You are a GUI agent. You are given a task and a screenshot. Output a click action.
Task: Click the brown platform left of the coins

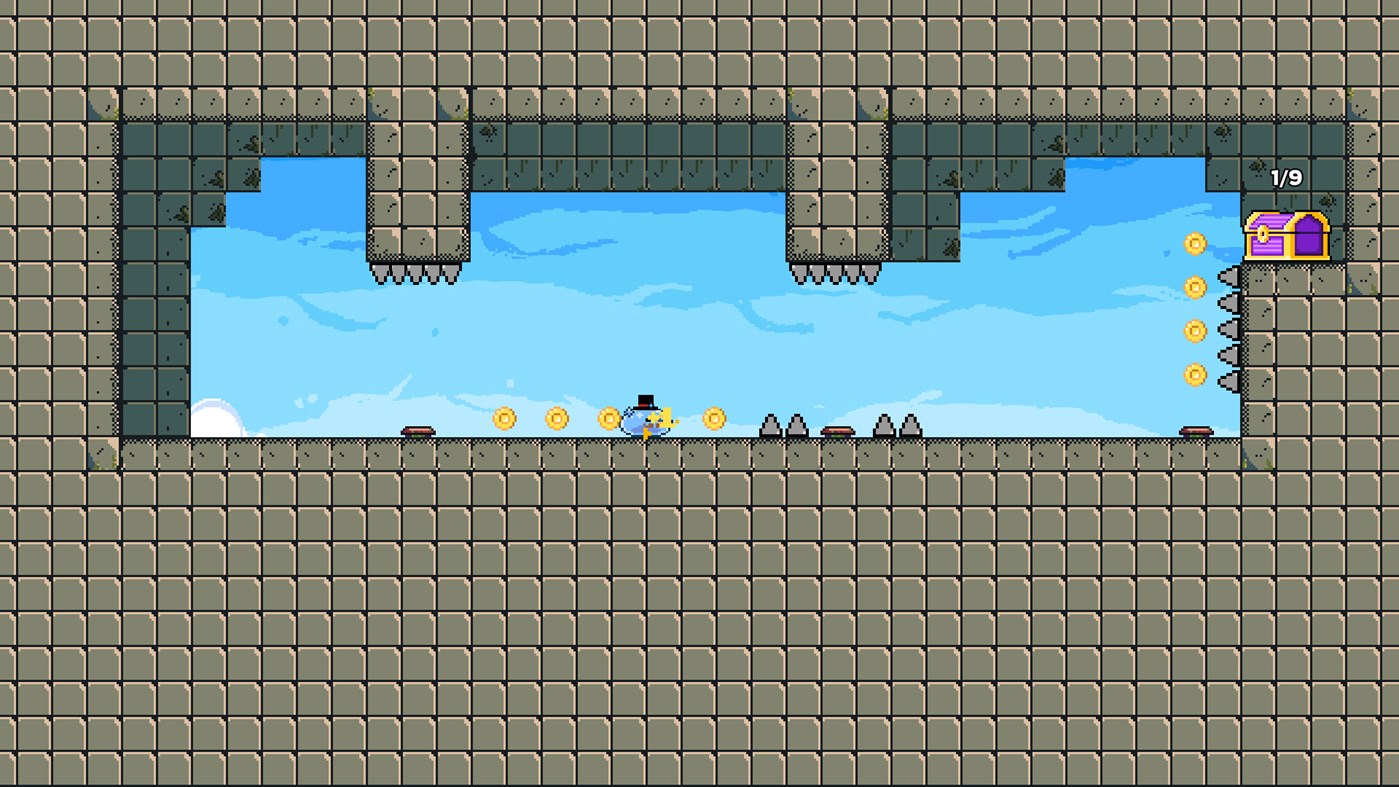point(417,429)
